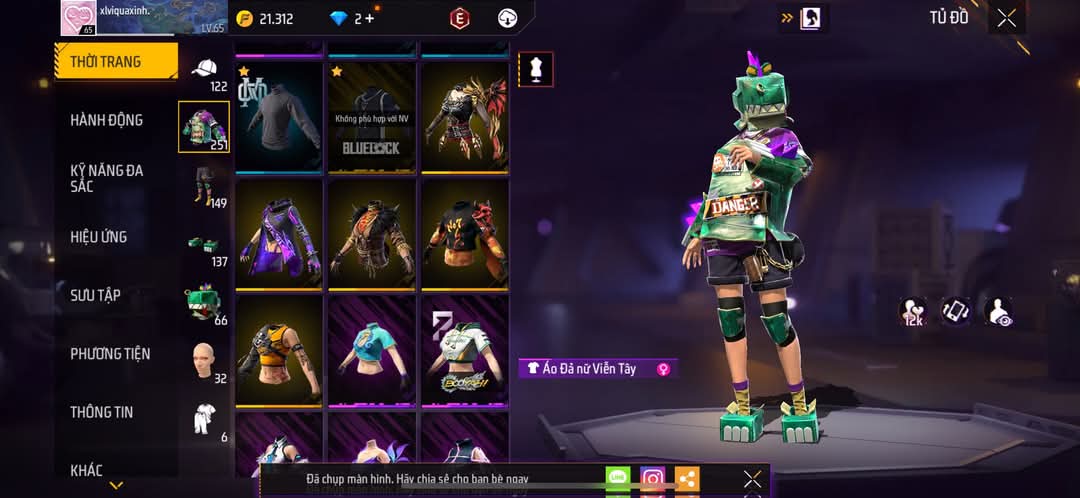
Task: Choose the bald head face category
Action: pos(204,360)
